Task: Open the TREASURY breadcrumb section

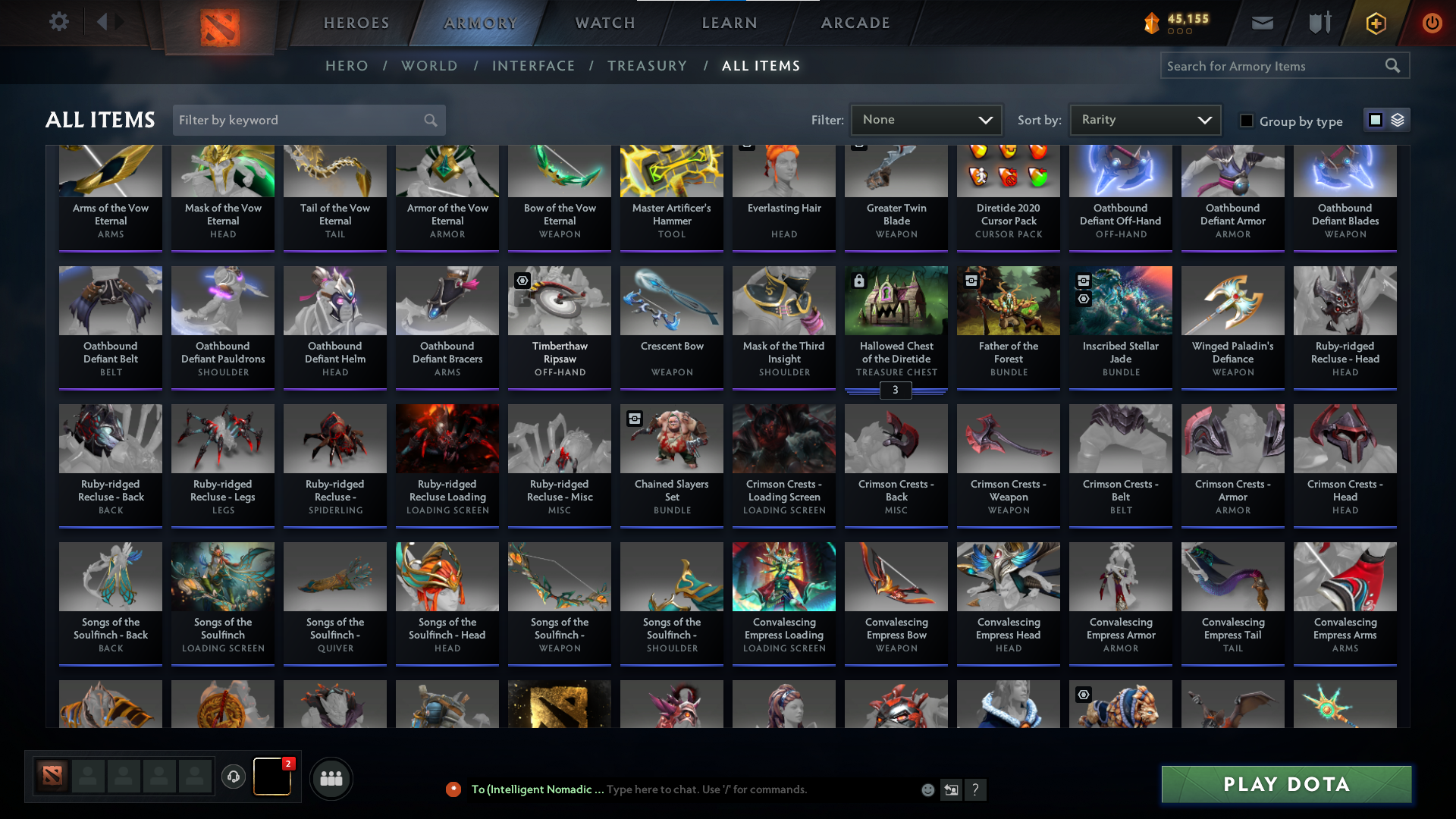Action: pyautogui.click(x=648, y=66)
